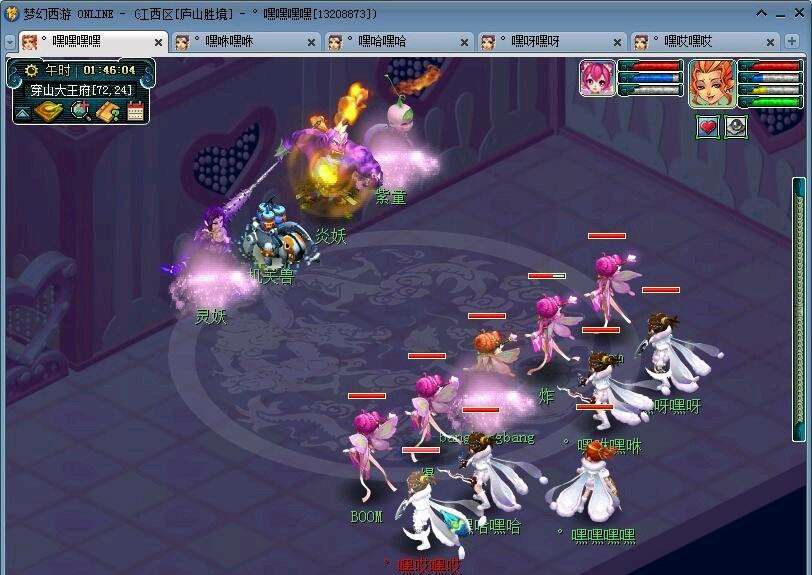Image resolution: width=812 pixels, height=575 pixels.
Task: Open the scroll guide icon
Action: [x=108, y=111]
